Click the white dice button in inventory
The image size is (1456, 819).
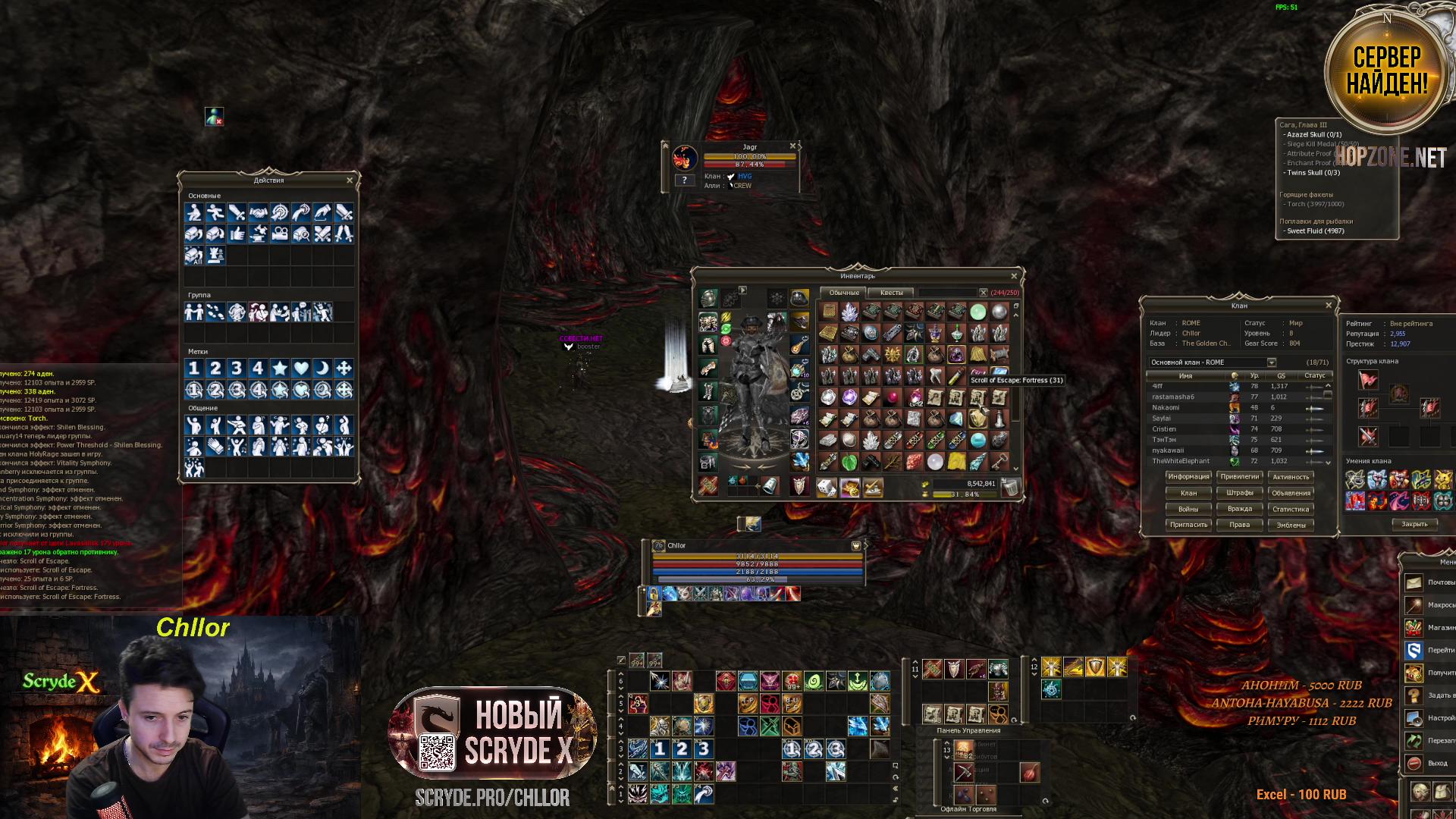(827, 488)
